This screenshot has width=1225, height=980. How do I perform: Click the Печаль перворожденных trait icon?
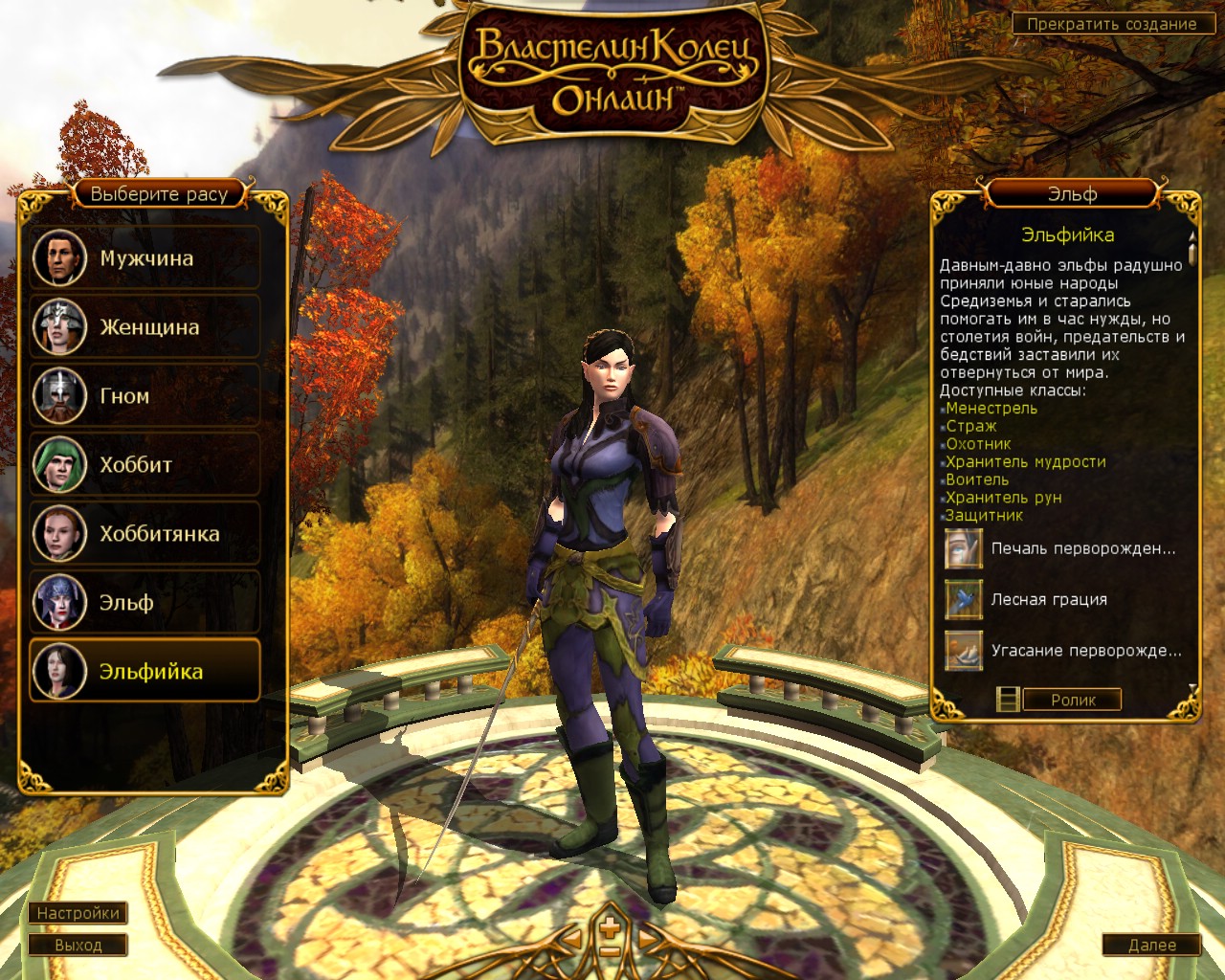coord(963,548)
